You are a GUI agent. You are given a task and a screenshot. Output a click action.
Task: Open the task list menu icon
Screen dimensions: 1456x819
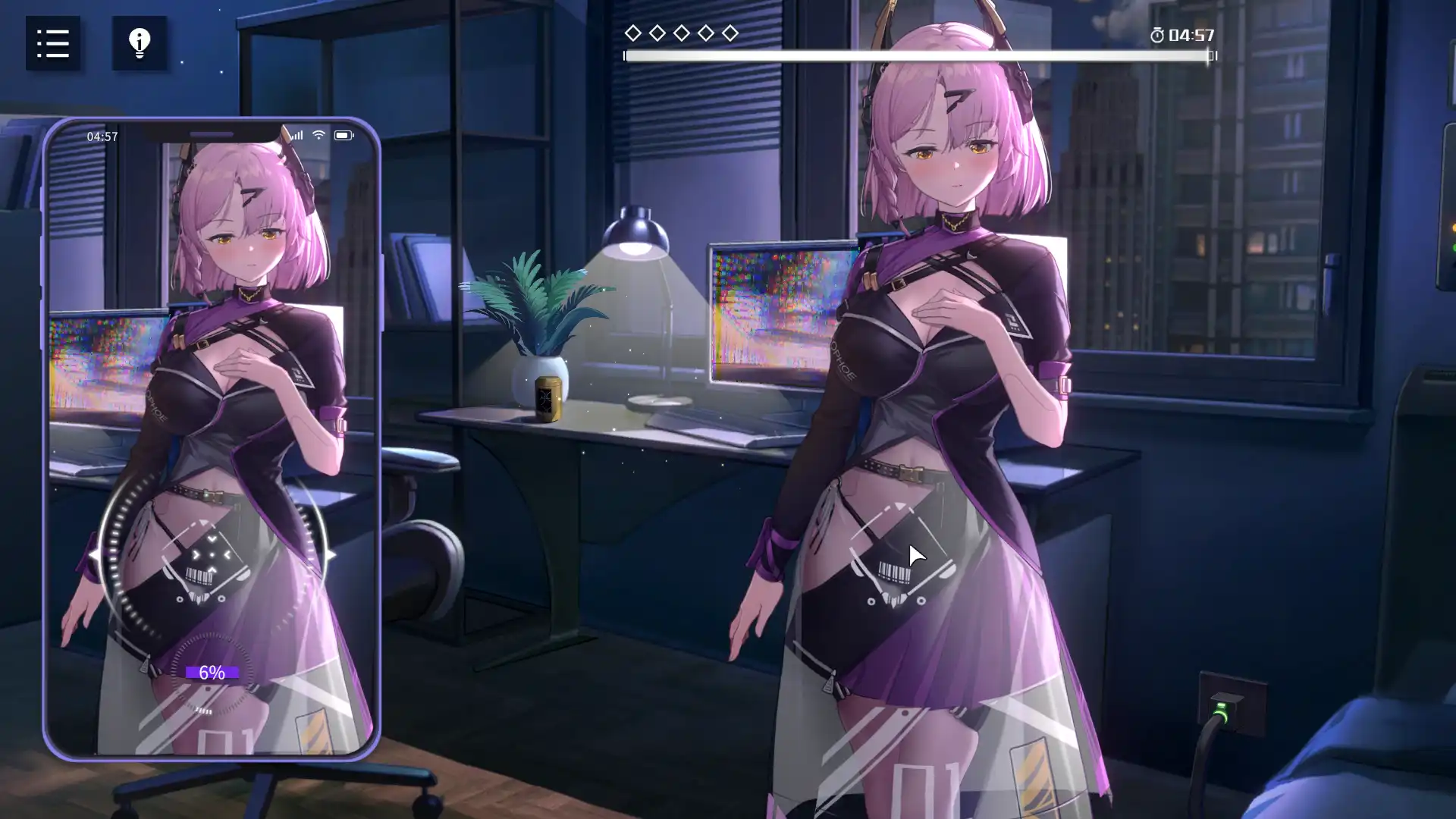[x=52, y=43]
